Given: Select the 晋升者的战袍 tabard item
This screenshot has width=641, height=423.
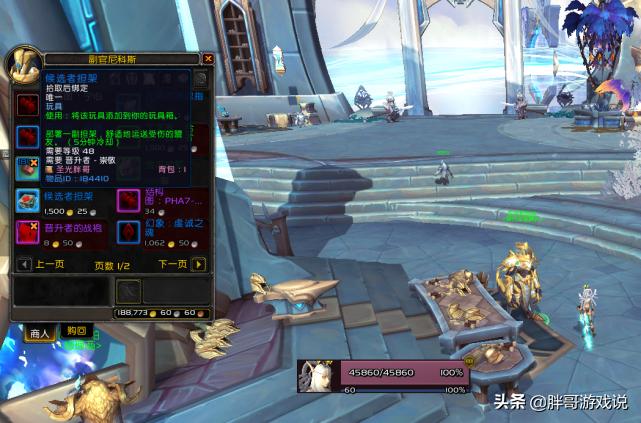Looking at the screenshot, I should [27, 232].
